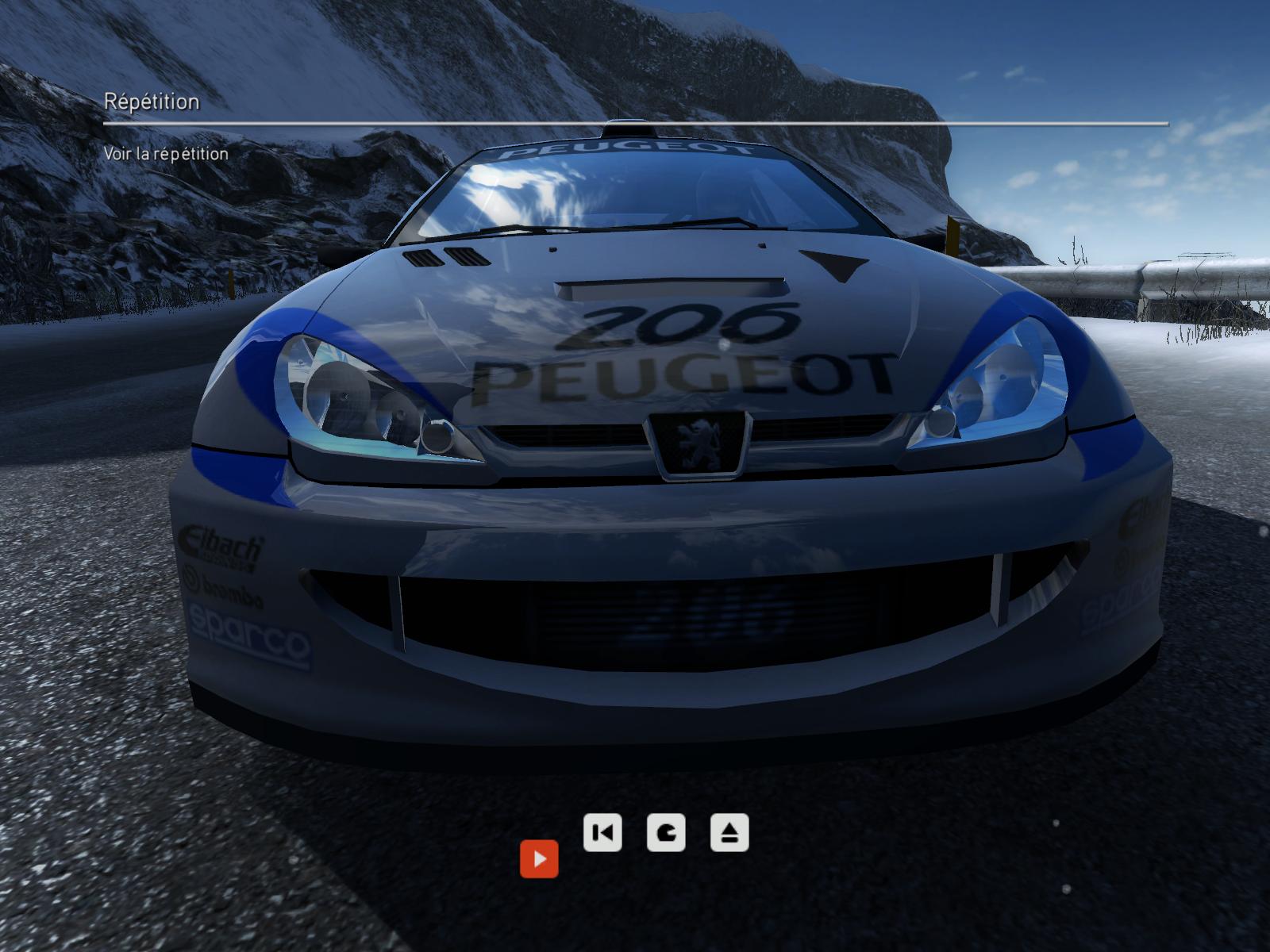The height and width of the screenshot is (952, 1270).
Task: Choose the eject icon to exit replay
Action: (x=729, y=833)
